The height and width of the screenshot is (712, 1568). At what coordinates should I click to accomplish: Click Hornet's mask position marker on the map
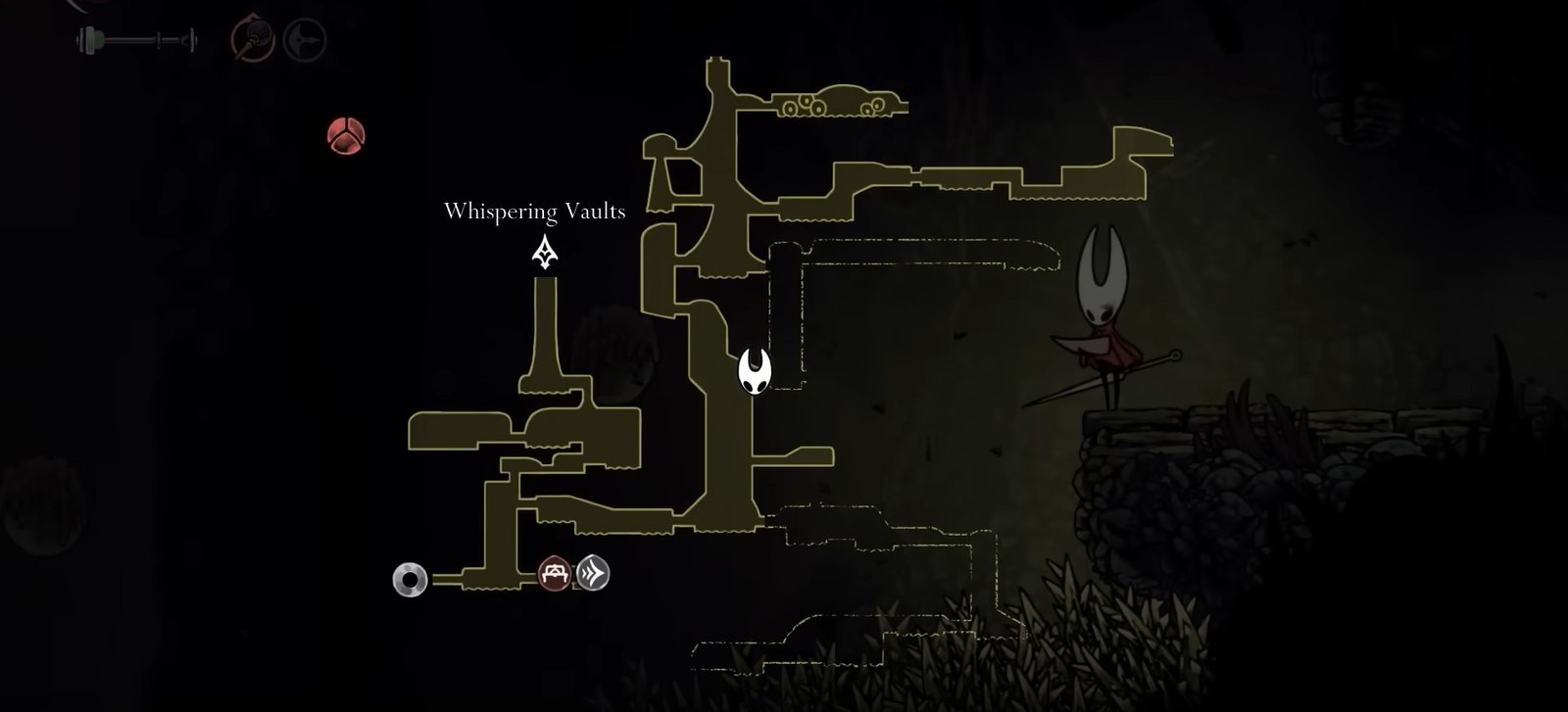coord(755,372)
